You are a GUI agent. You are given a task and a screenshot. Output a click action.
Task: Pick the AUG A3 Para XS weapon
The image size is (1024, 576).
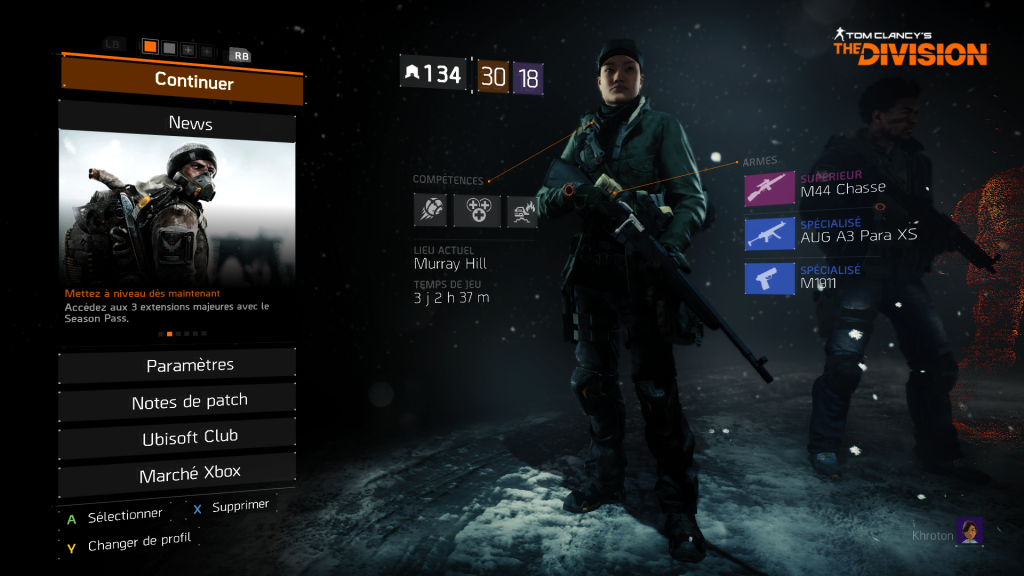coord(770,233)
